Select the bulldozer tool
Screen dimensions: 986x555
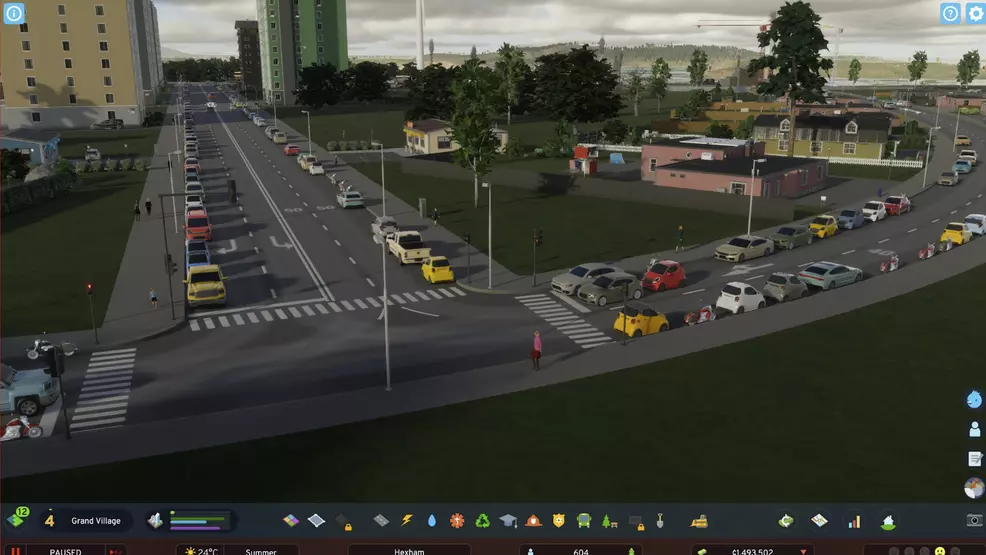[x=700, y=520]
